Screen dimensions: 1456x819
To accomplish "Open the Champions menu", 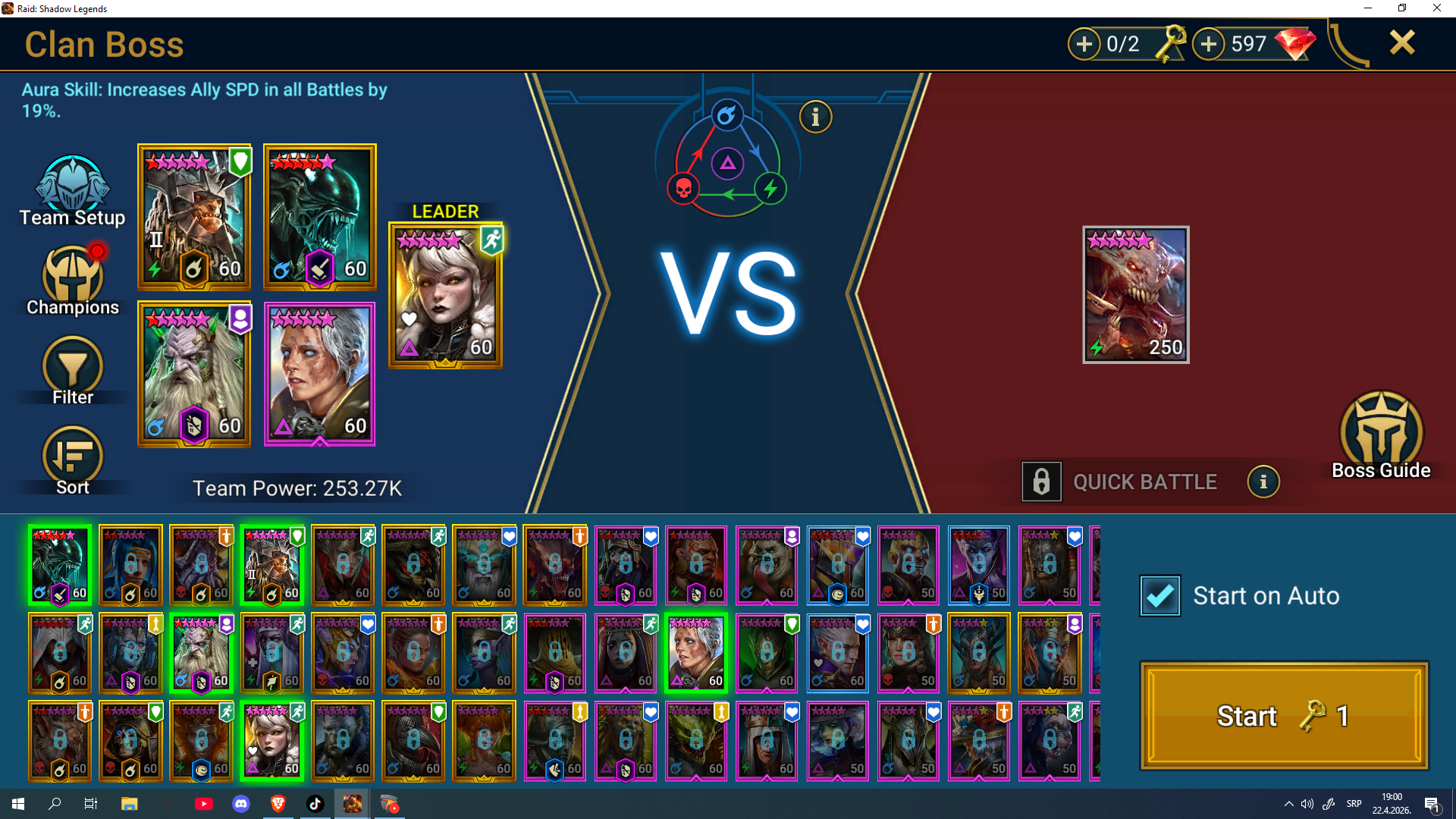I will 73,281.
